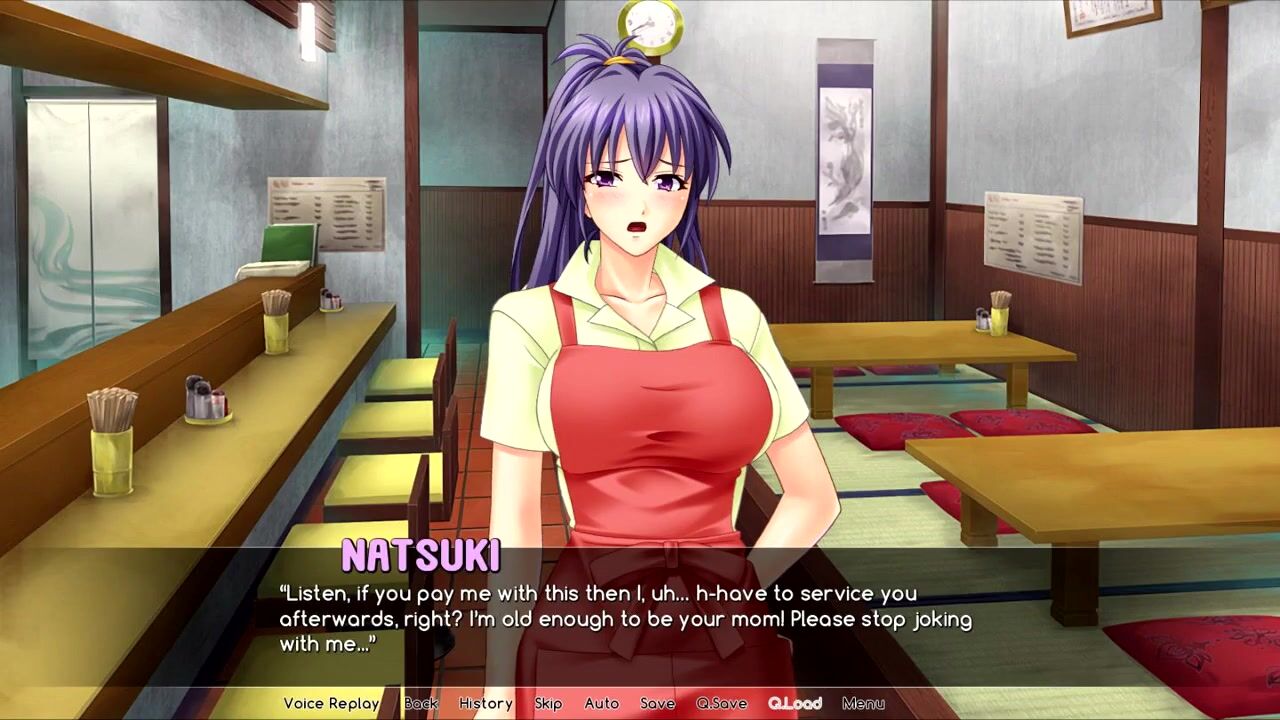Viewport: 1280px width, 720px height.
Task: Activate Skip to fast-forward dialogue
Action: pos(548,703)
